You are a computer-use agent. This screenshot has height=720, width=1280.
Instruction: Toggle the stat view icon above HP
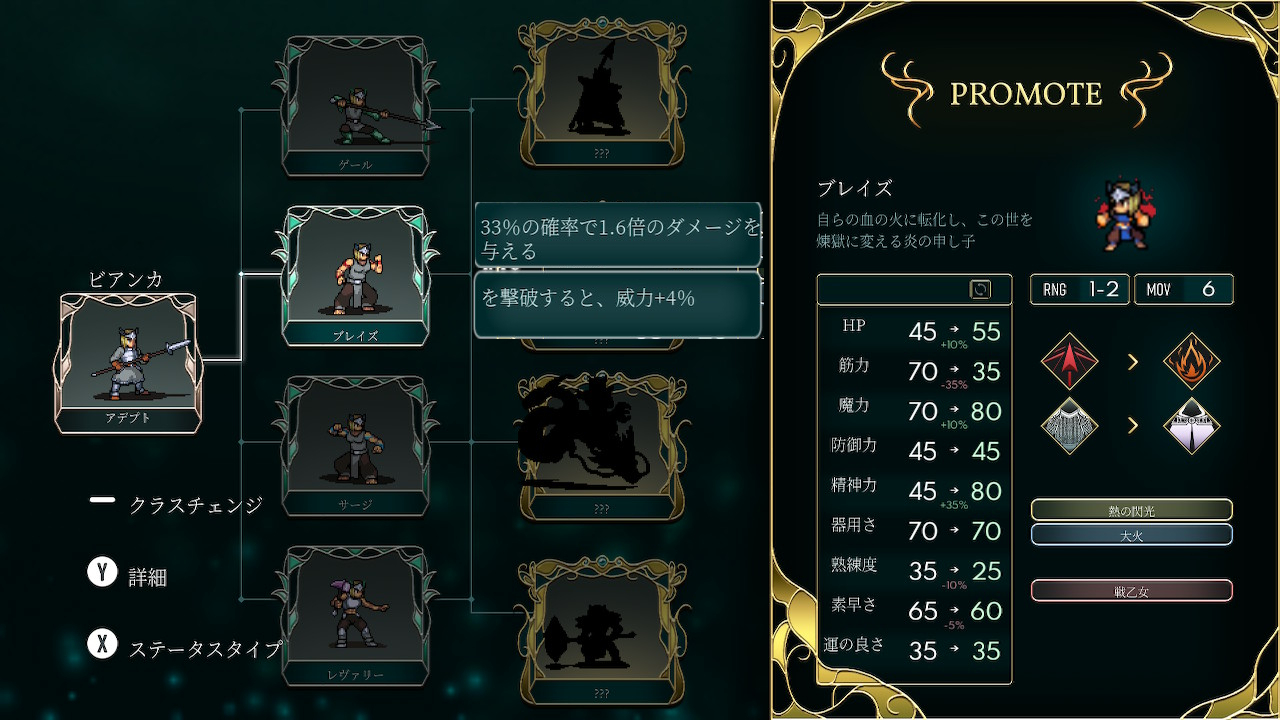(x=980, y=289)
